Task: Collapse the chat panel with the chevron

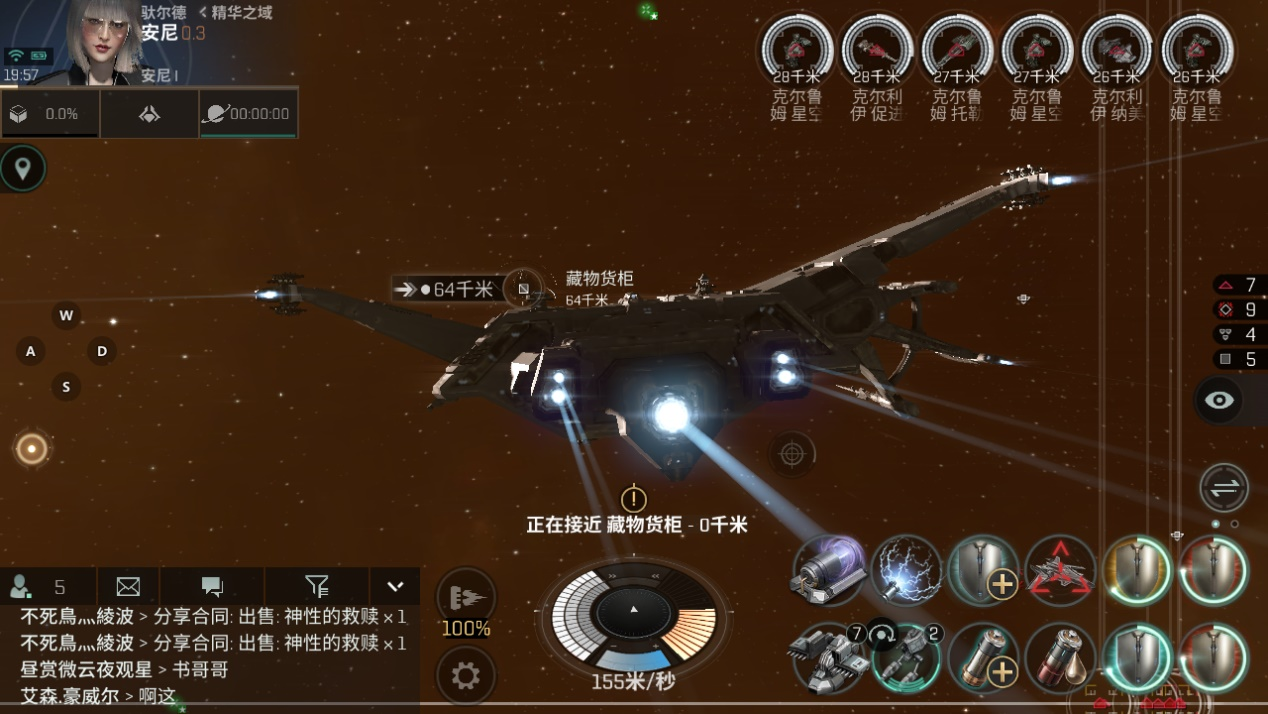Action: click(x=395, y=587)
